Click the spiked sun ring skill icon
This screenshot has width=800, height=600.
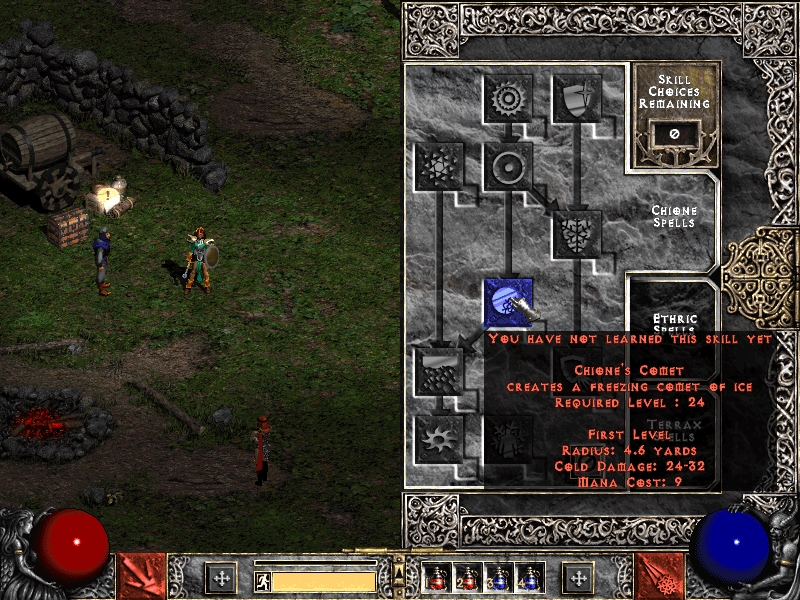point(508,98)
